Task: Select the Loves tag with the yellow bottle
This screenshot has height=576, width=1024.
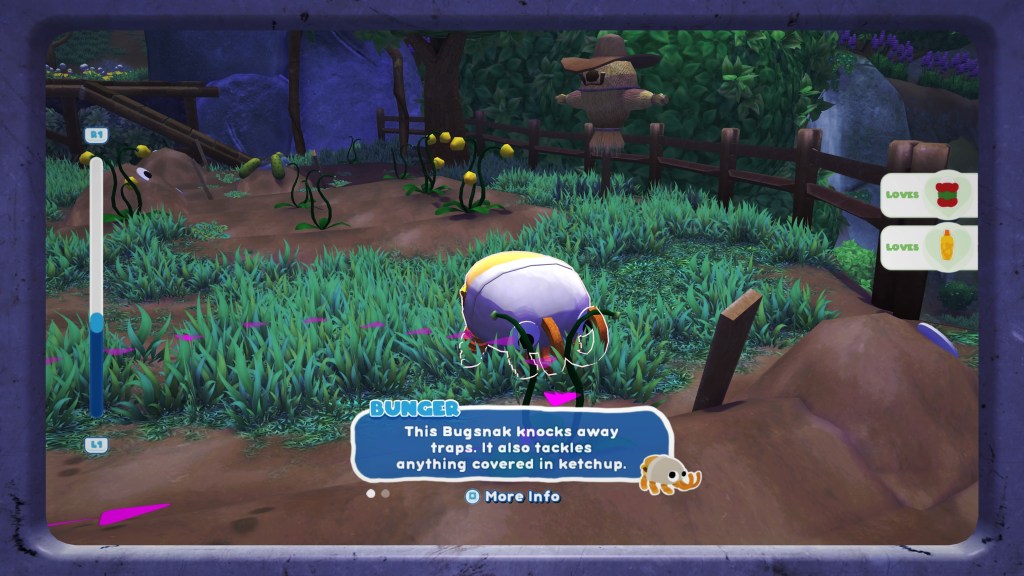Action: [928, 247]
